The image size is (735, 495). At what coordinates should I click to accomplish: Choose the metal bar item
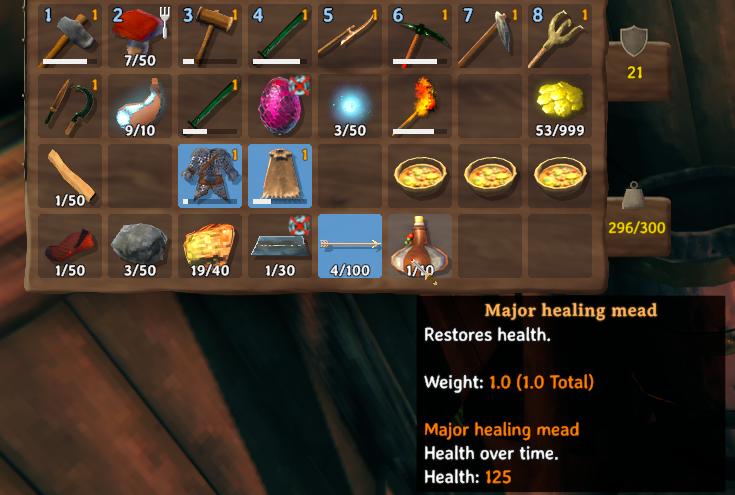click(280, 246)
